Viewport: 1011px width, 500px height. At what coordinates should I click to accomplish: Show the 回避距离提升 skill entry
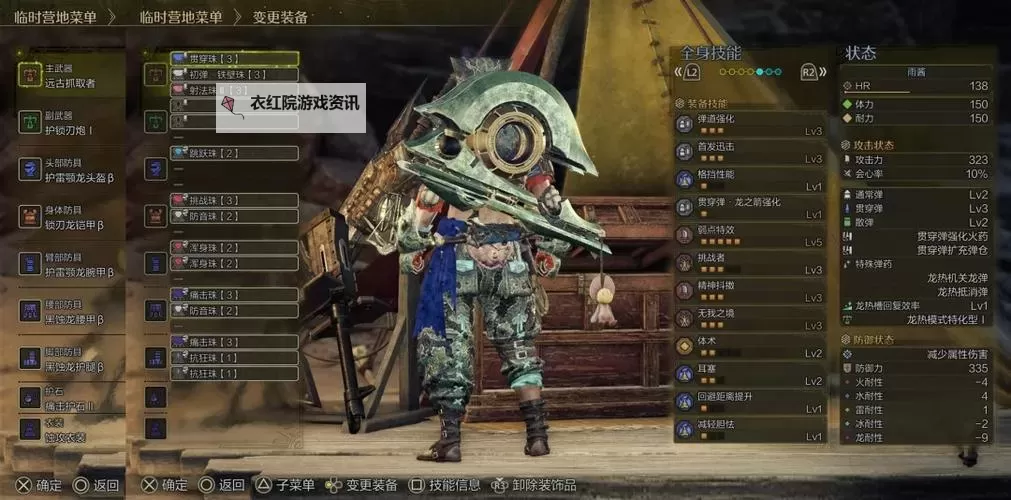[750, 402]
